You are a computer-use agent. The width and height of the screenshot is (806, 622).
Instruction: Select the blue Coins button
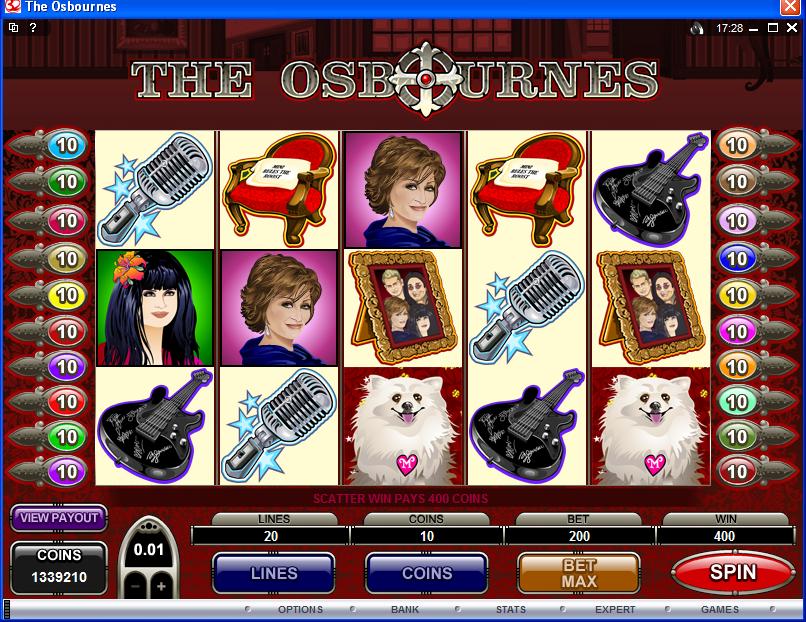coord(427,573)
